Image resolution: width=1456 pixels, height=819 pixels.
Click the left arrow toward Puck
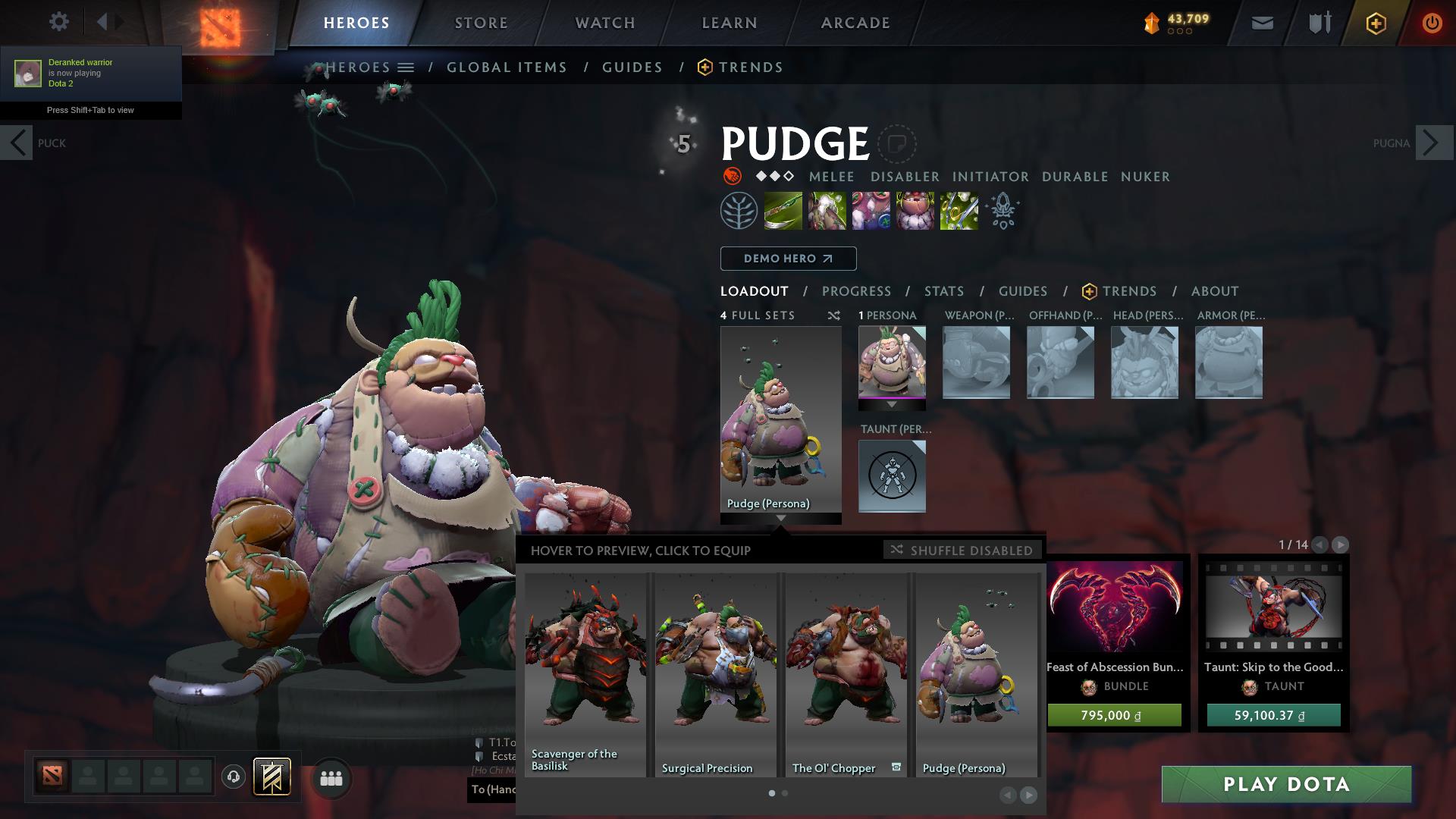[x=17, y=142]
